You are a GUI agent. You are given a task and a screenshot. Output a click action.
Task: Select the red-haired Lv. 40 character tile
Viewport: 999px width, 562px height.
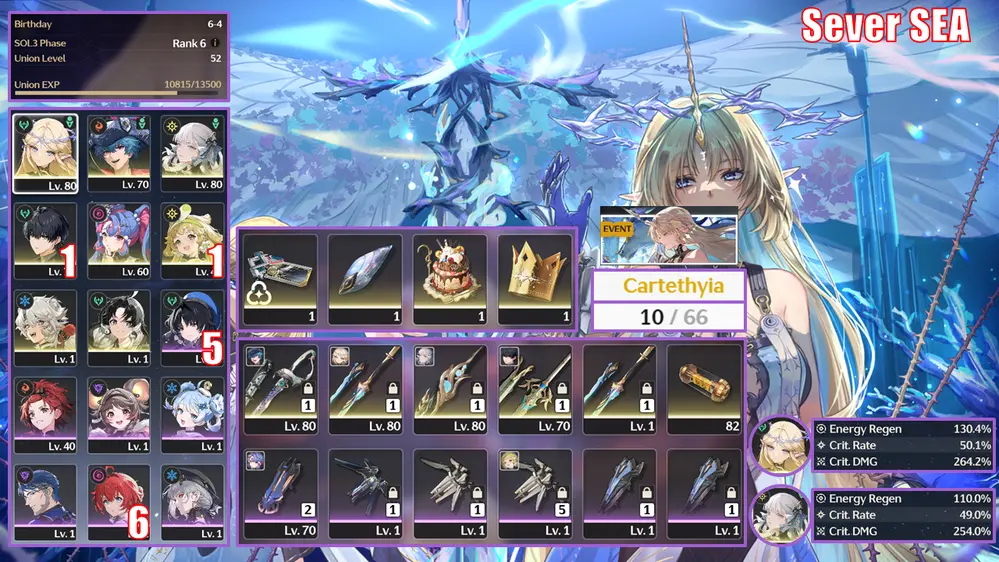tap(45, 410)
